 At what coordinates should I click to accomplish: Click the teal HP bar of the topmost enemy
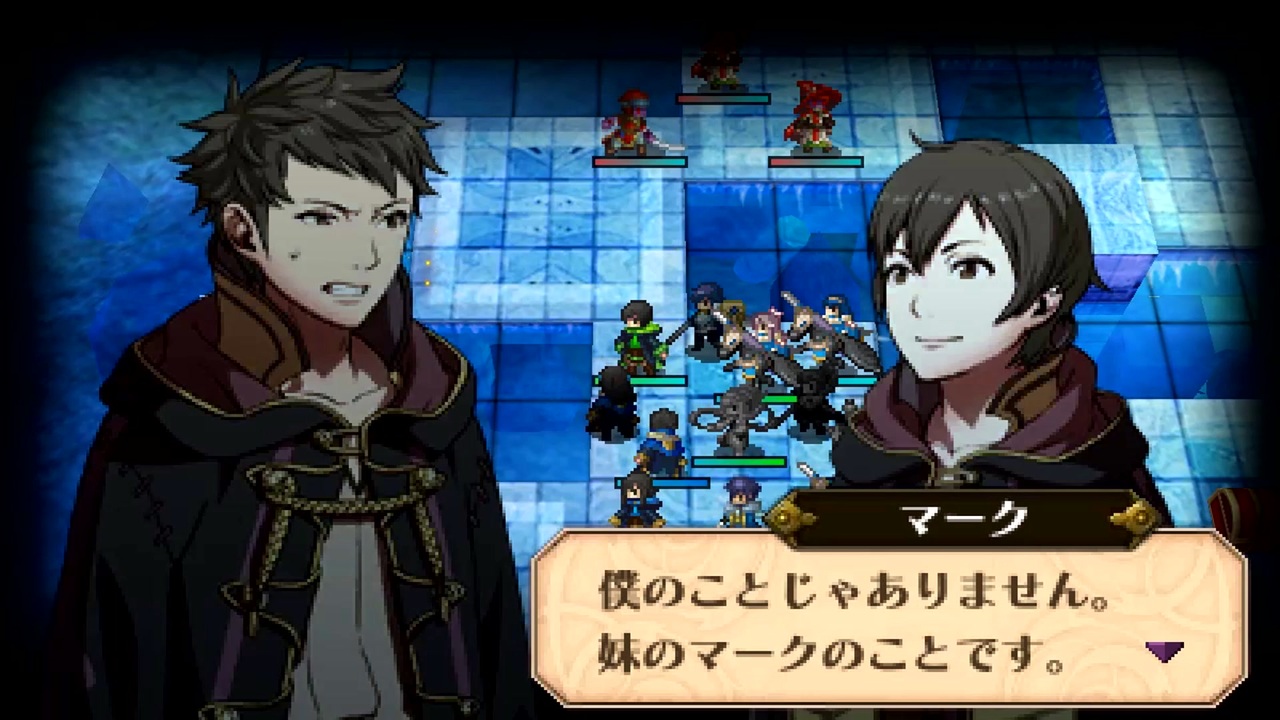(723, 100)
